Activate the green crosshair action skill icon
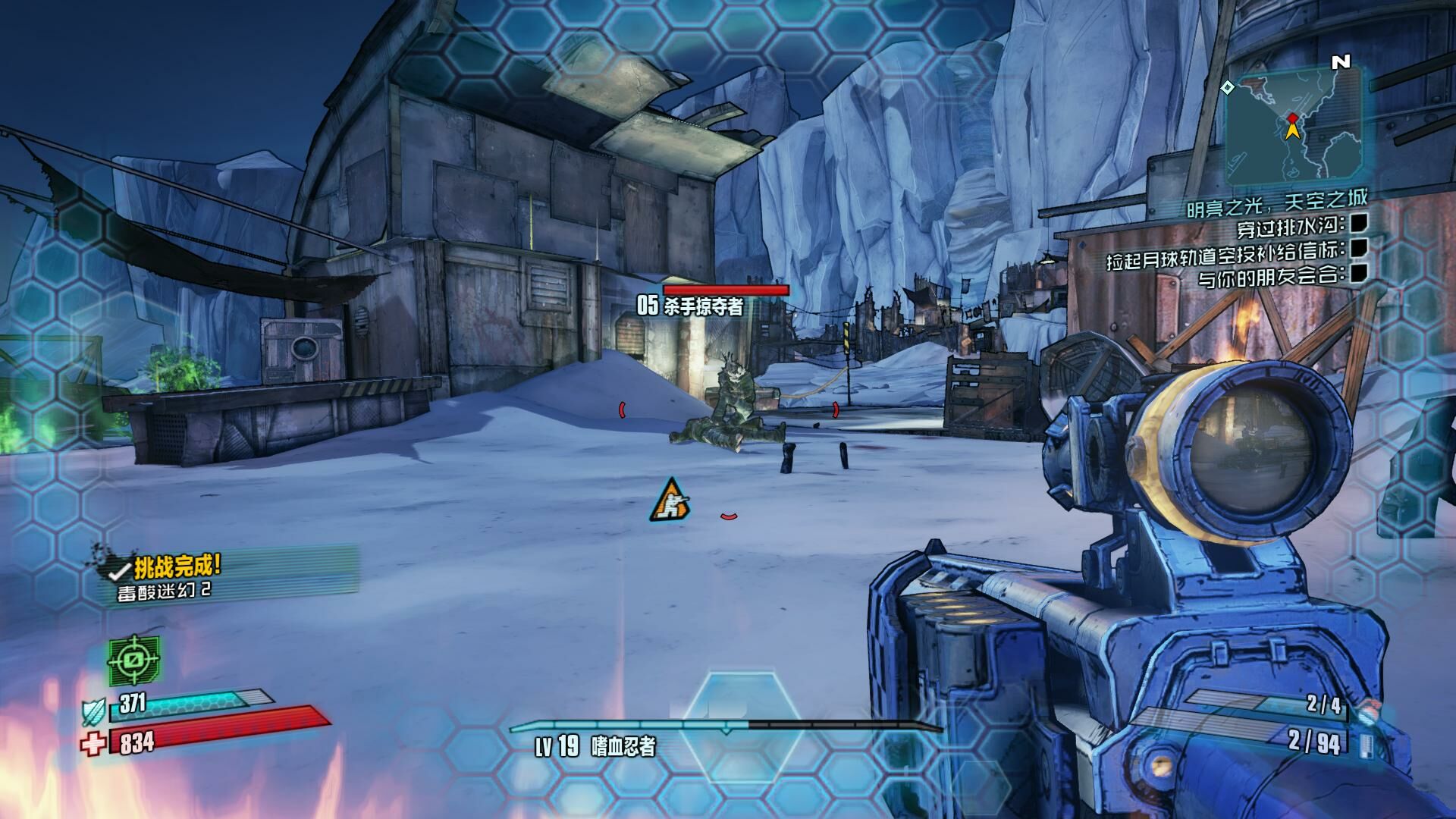 coord(134,659)
